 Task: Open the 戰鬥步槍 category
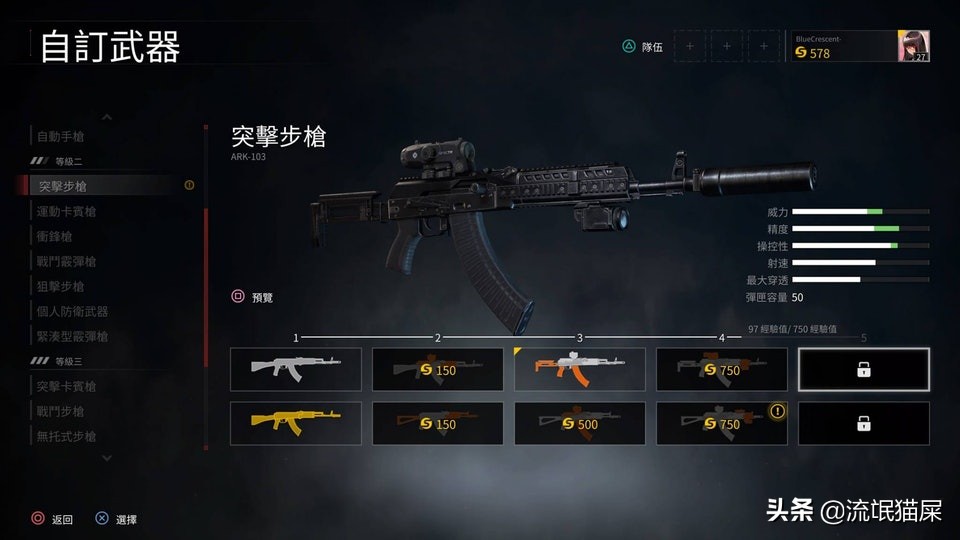(x=61, y=411)
